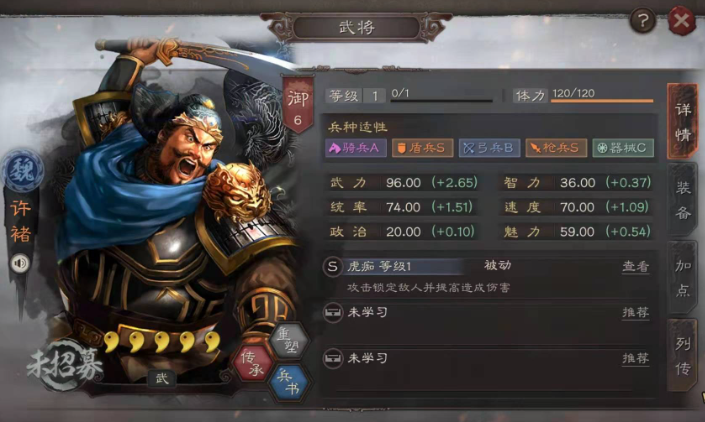Tap the 盾兵S shield troop badge
This screenshot has width=705, height=422.
point(420,148)
